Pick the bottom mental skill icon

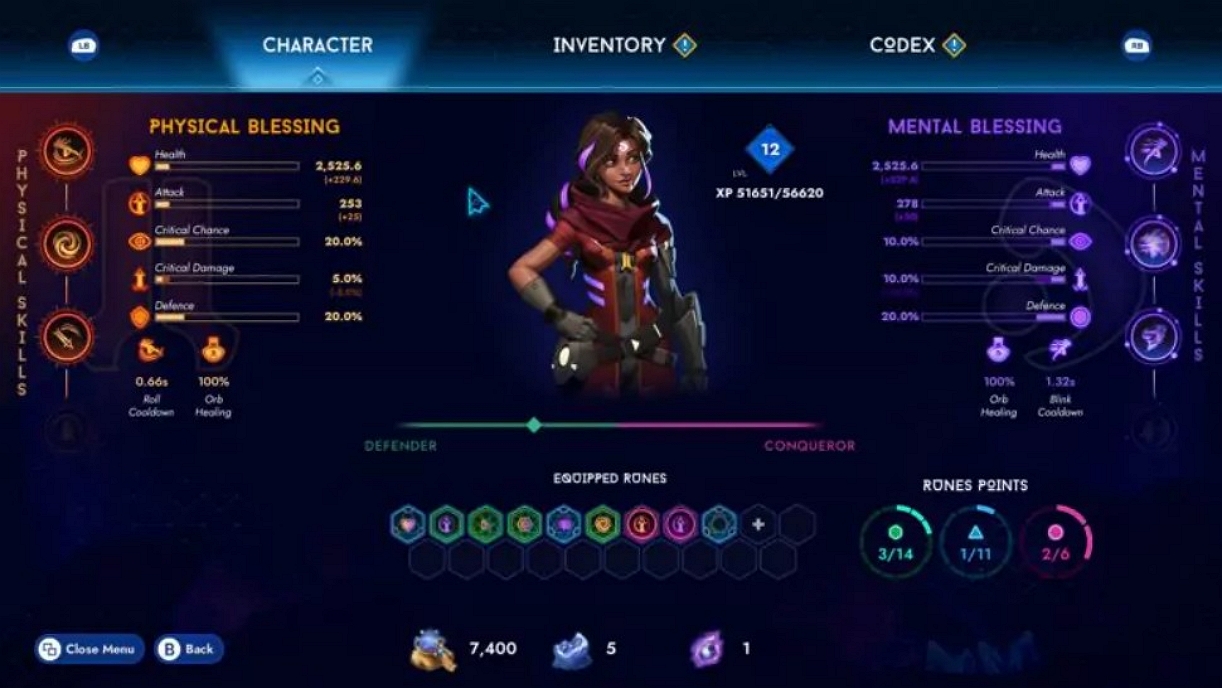(x=1154, y=337)
